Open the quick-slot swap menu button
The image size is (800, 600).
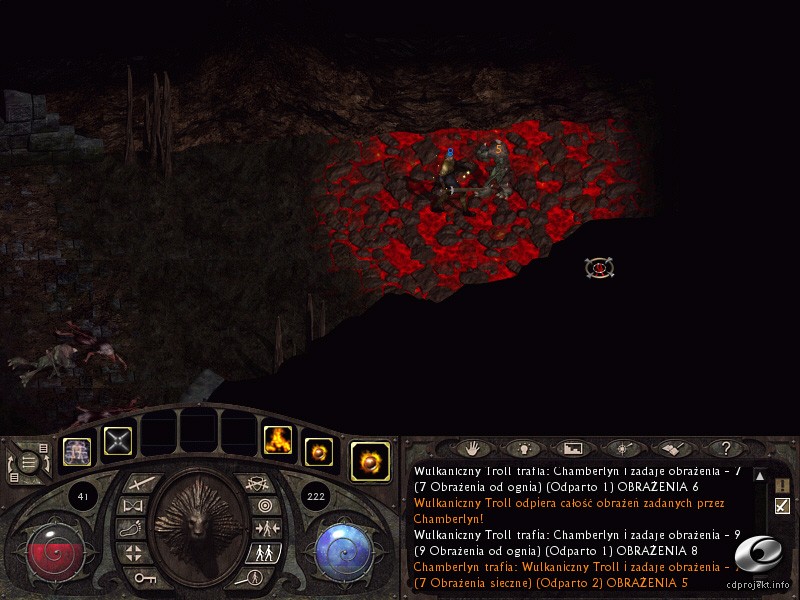click(x=30, y=463)
